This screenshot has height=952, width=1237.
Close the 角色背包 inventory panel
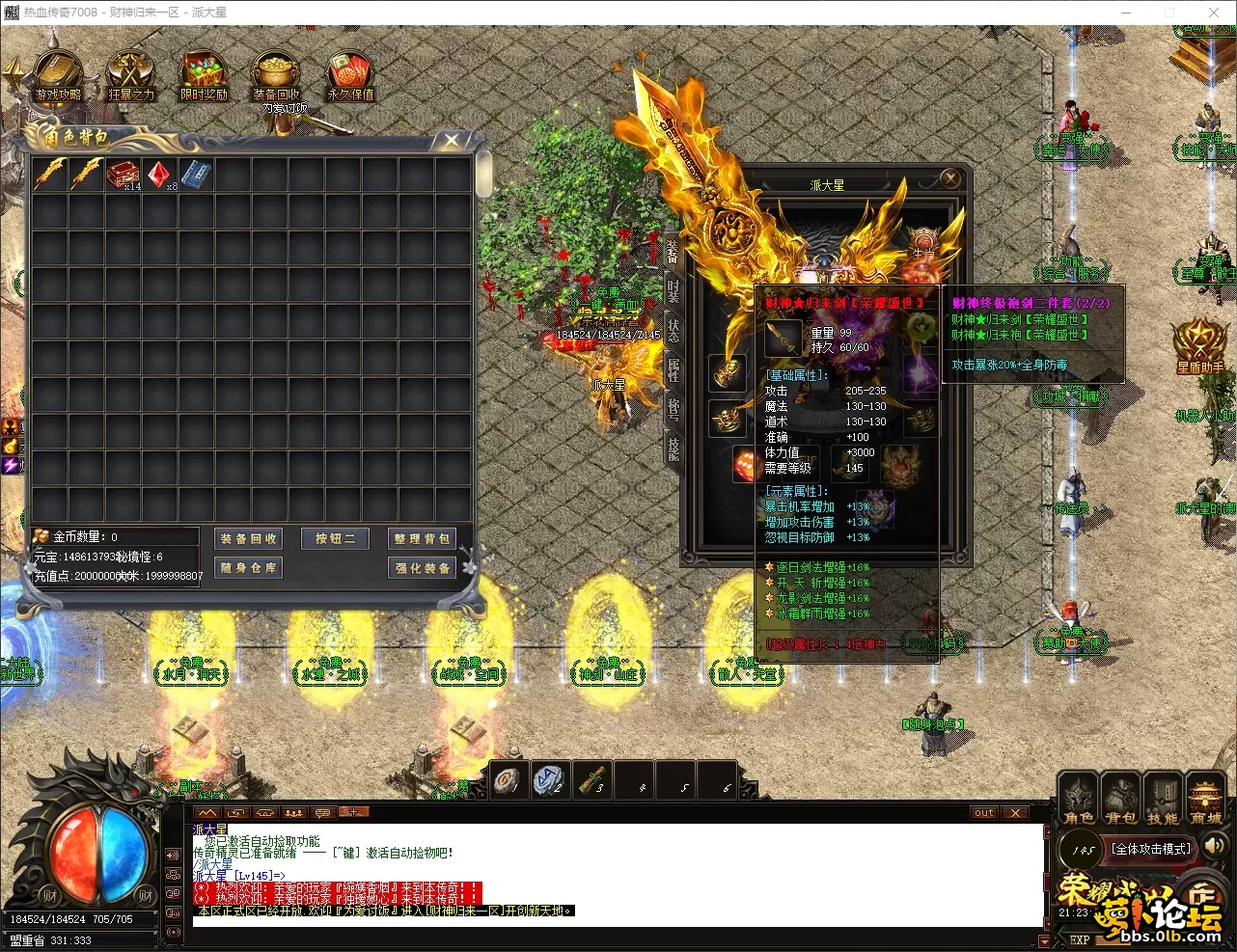coord(451,141)
